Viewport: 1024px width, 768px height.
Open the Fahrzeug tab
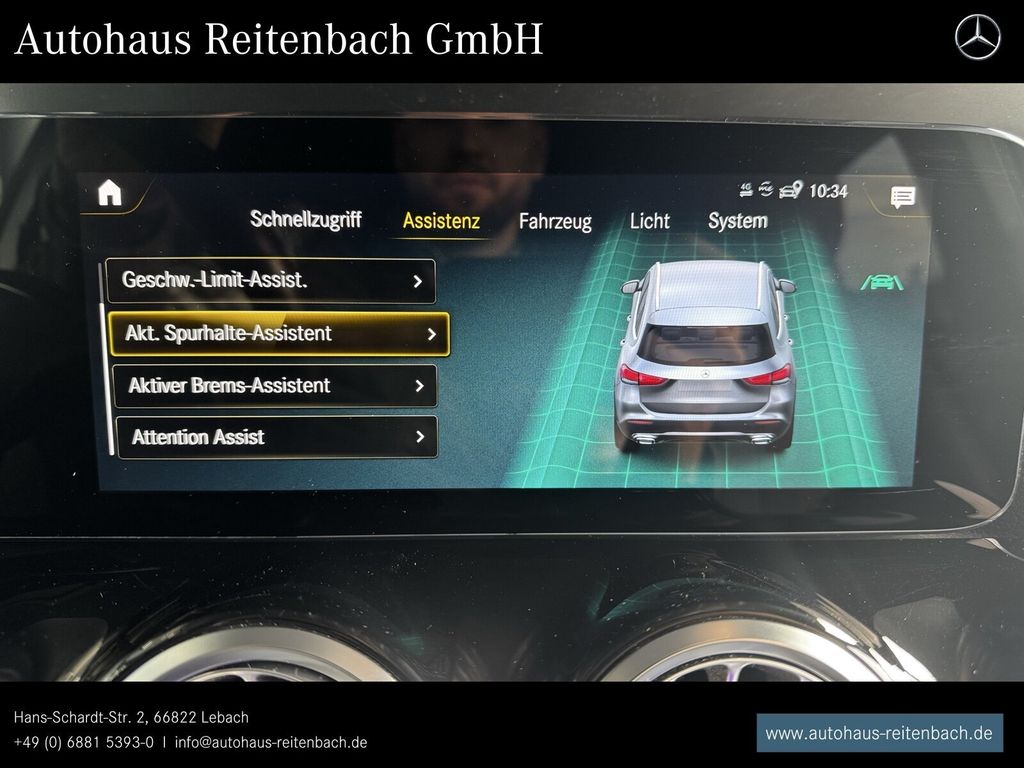[x=555, y=222]
